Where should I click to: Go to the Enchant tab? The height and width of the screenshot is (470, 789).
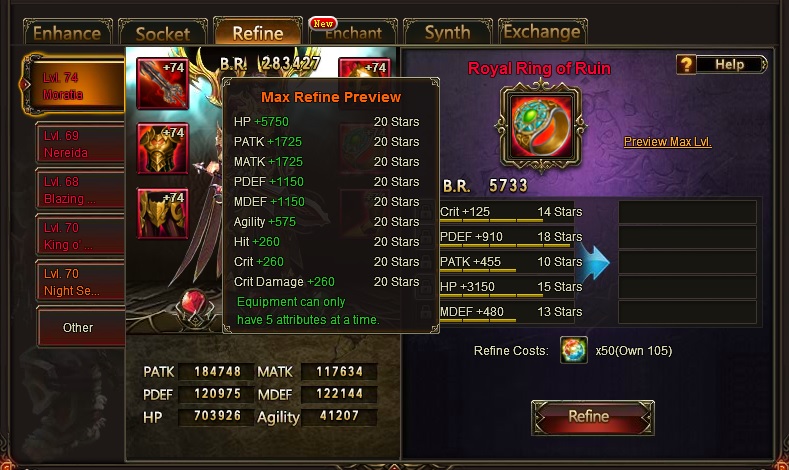[353, 33]
